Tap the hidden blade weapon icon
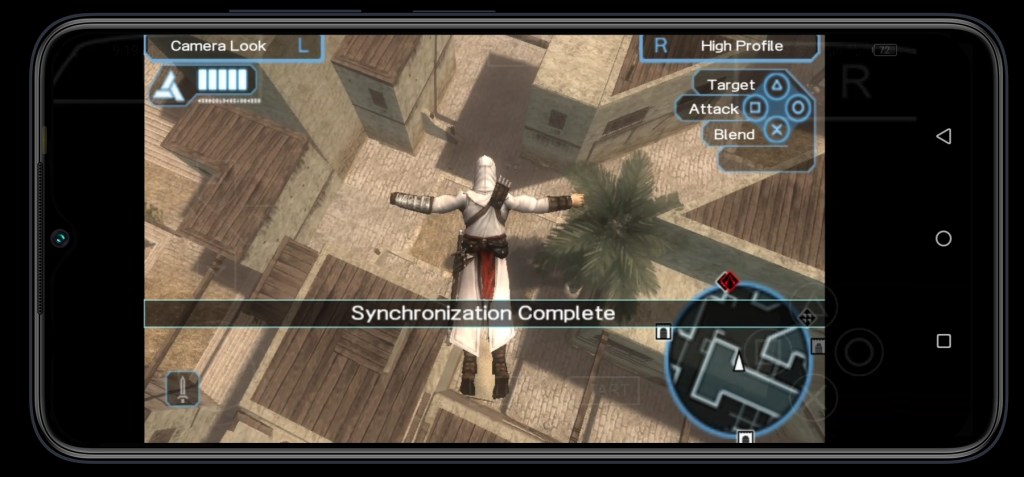Screen dimensions: 1024x477 point(182,388)
